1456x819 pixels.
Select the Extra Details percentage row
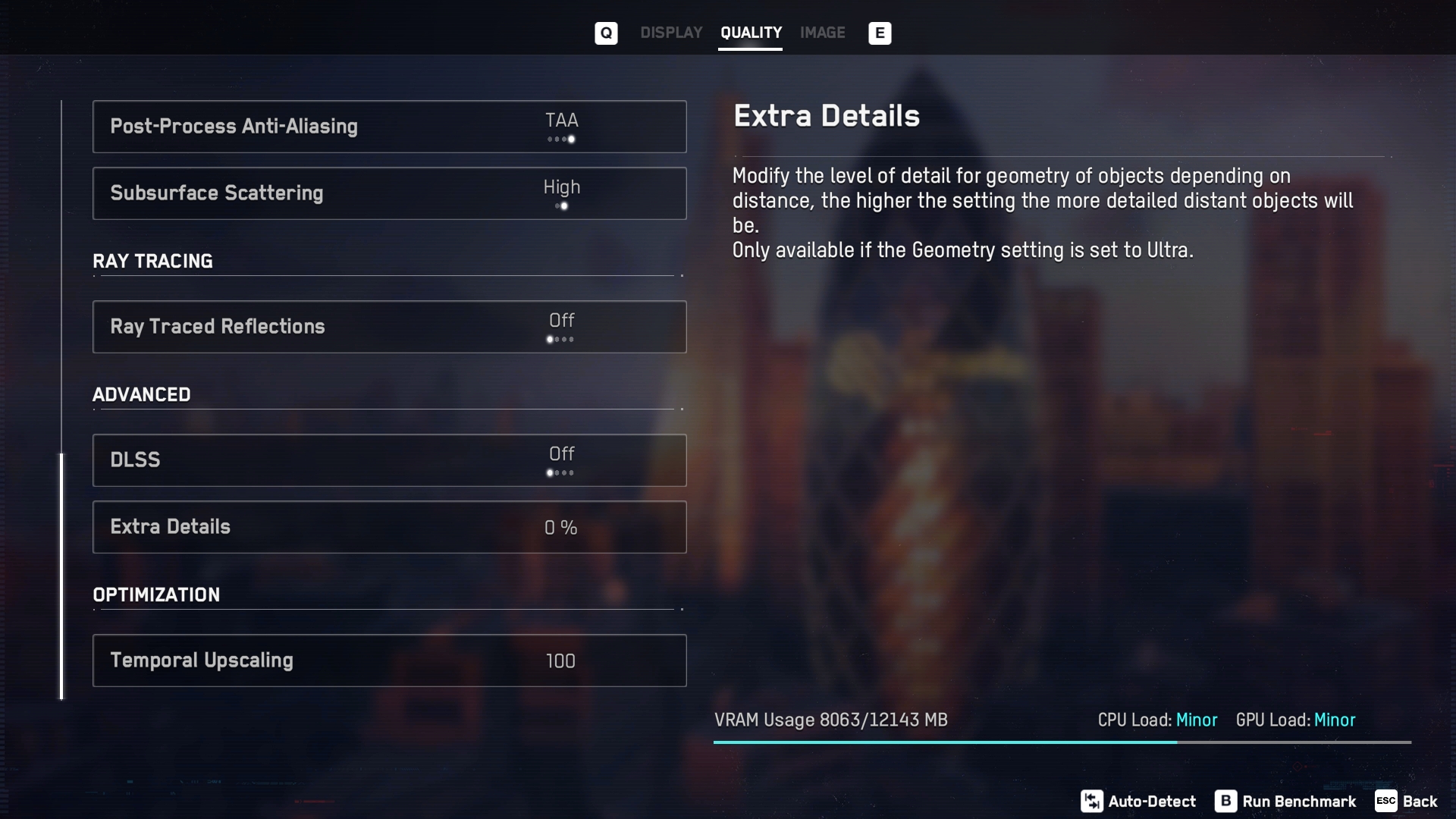point(389,527)
